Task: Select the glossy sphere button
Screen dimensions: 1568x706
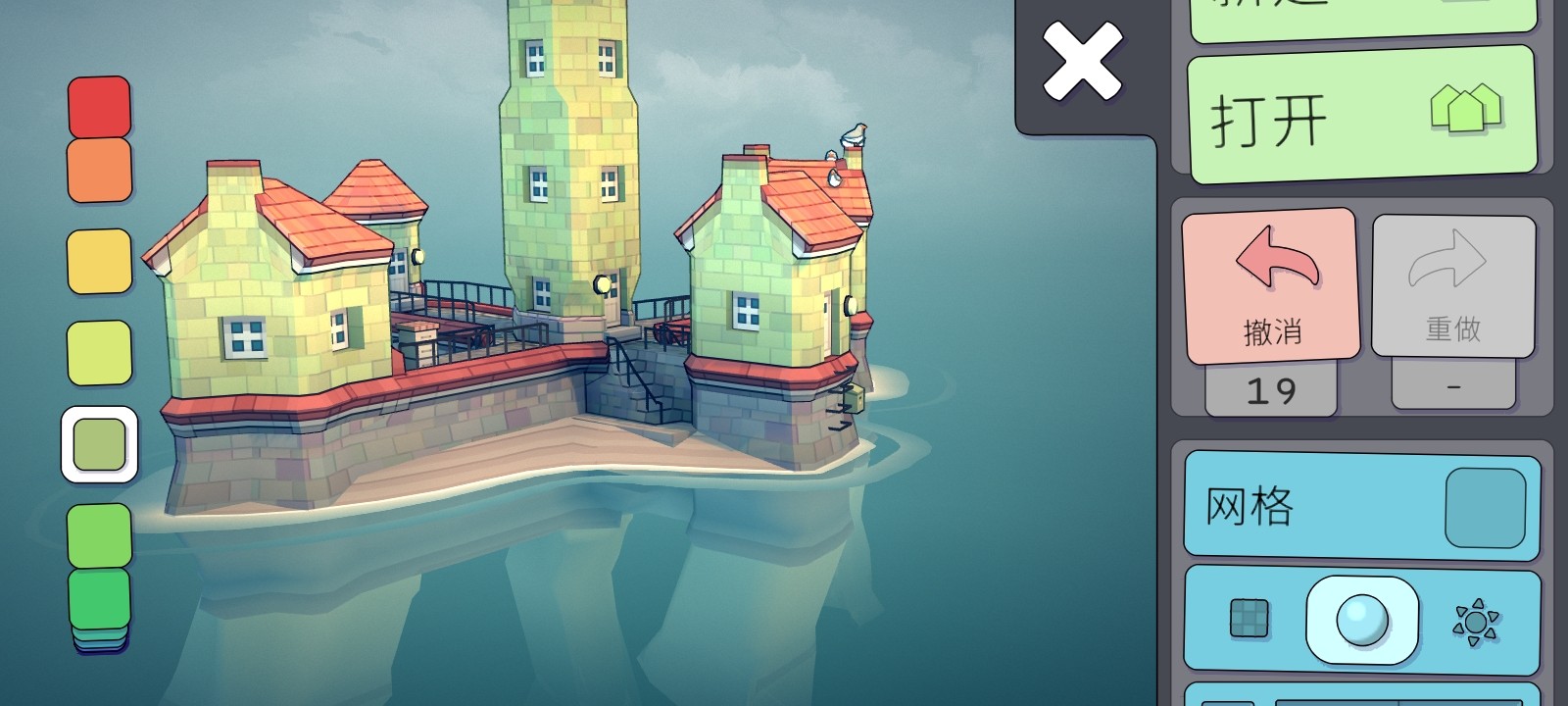Action: pos(1362,620)
